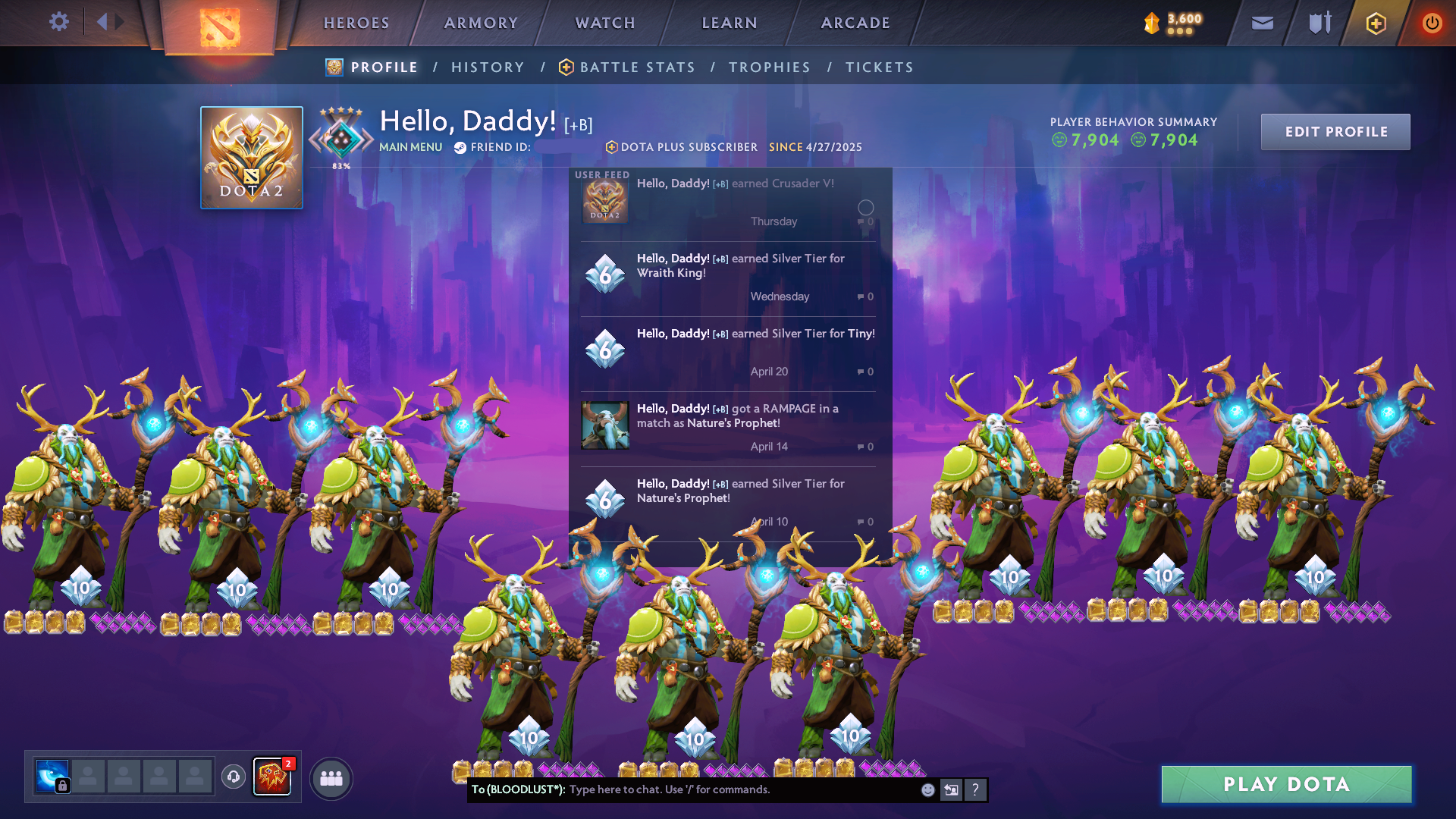Open the shield and sword battle report icon

1318,23
